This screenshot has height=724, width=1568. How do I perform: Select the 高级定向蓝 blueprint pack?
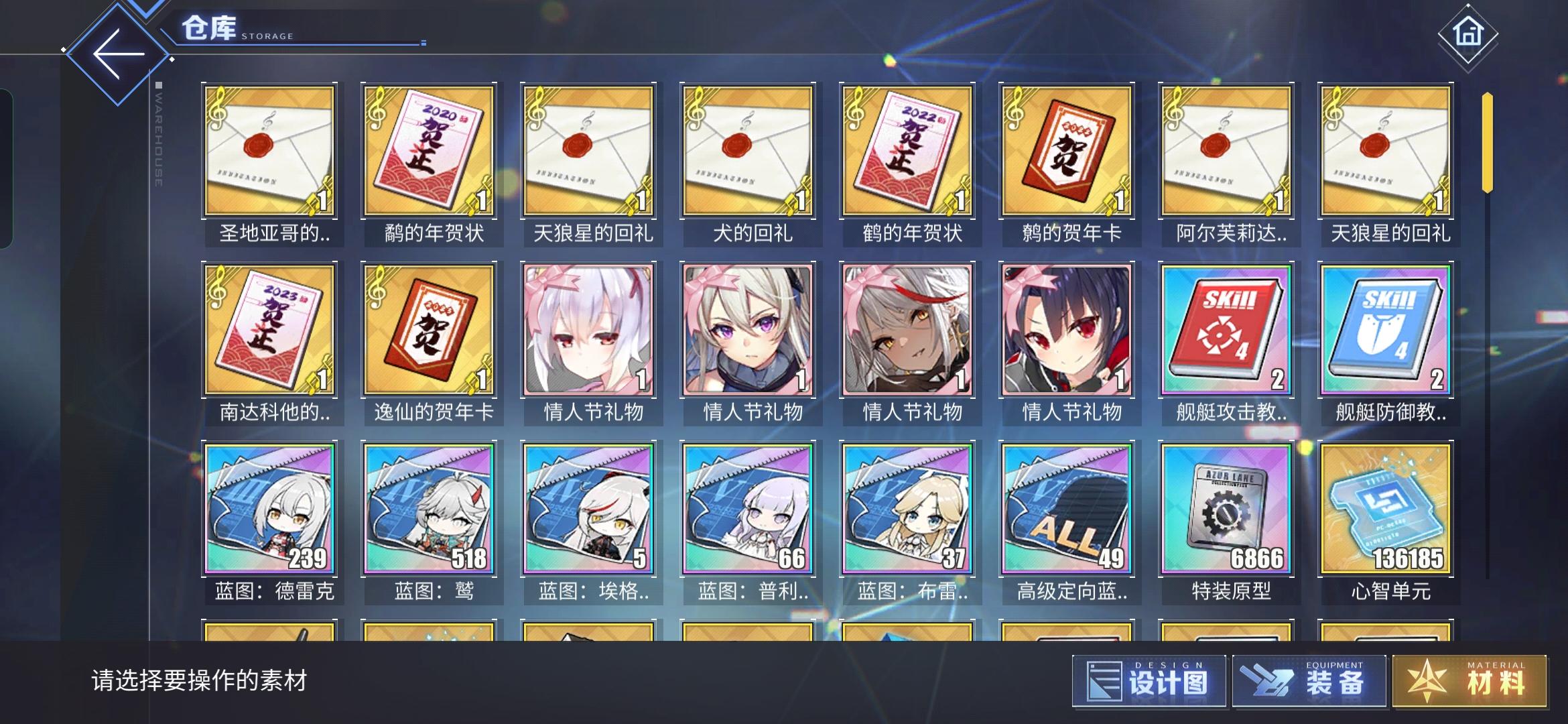tap(1068, 509)
